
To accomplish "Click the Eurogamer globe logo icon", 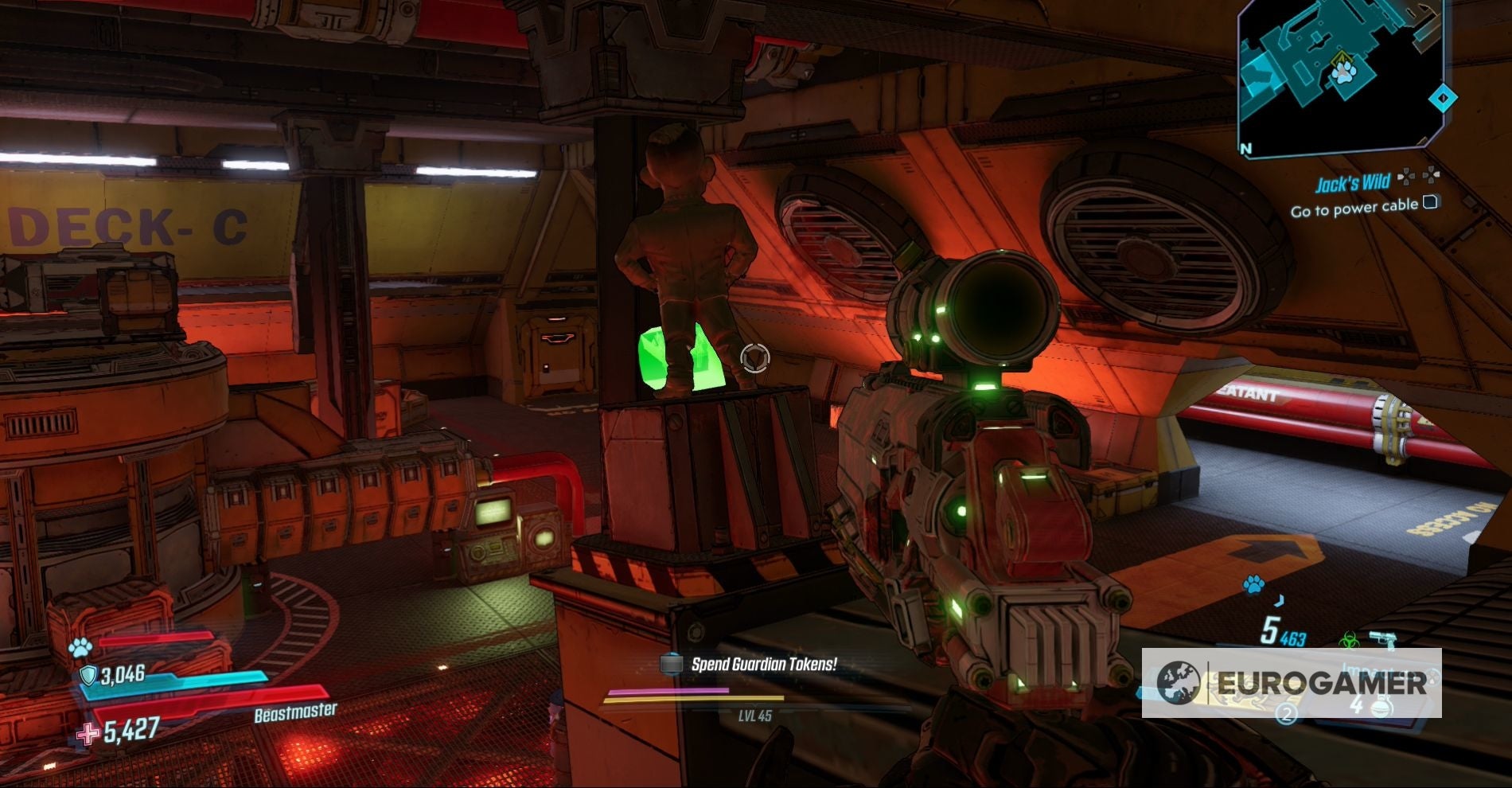I will 1180,682.
